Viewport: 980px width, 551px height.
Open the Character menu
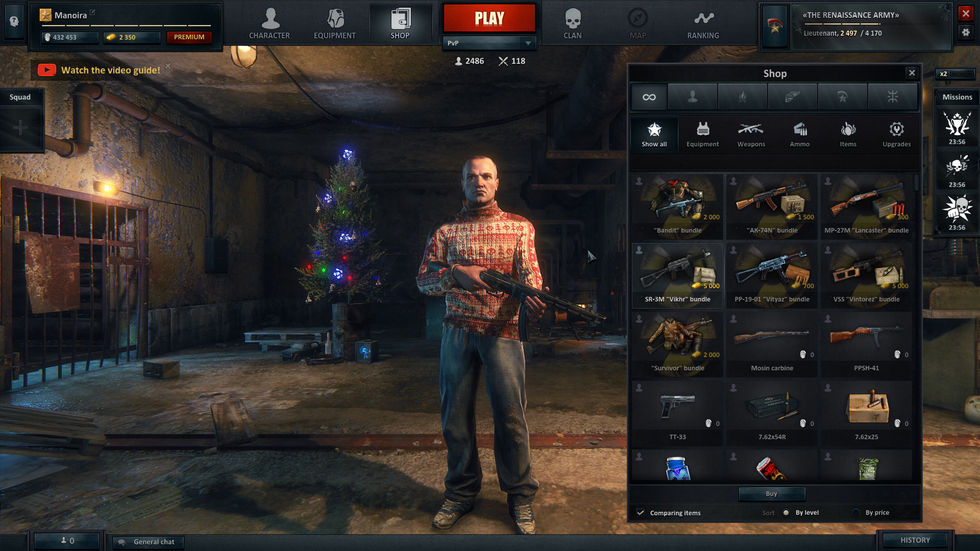pos(270,23)
